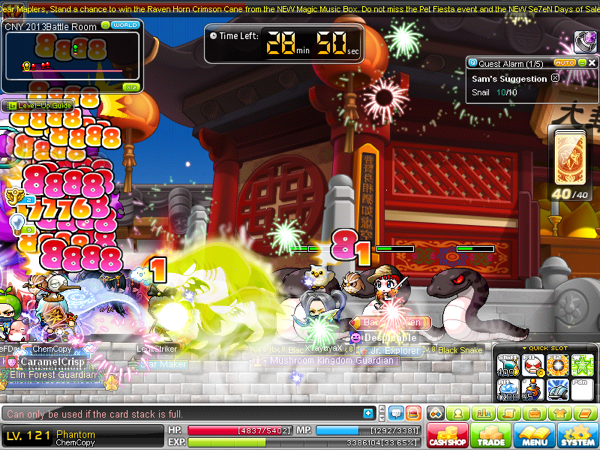This screenshot has height=450, width=600.
Task: Click the blue speech bubble chat button
Action: pyautogui.click(x=394, y=413)
